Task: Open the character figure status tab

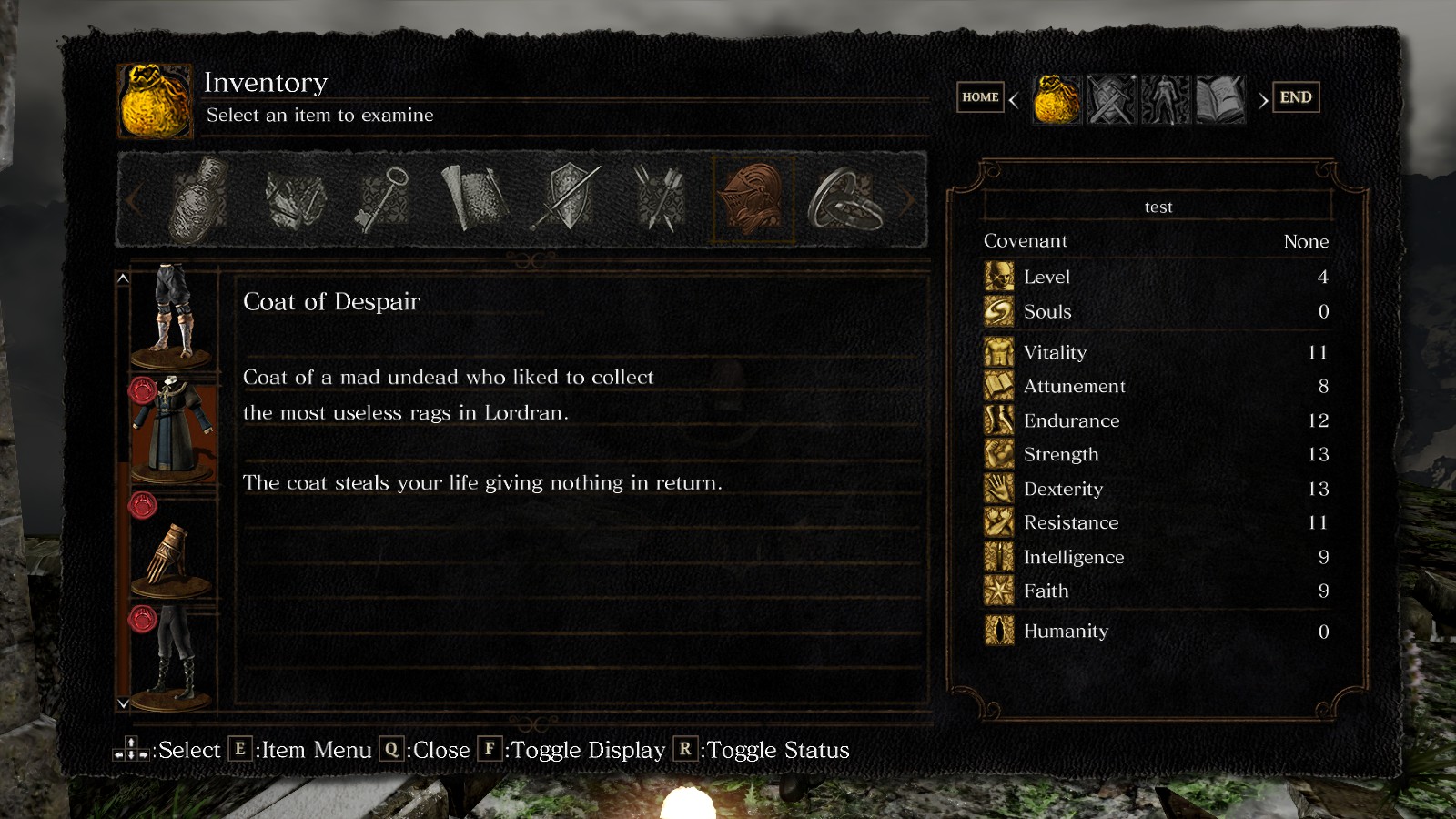Action: point(1166,99)
